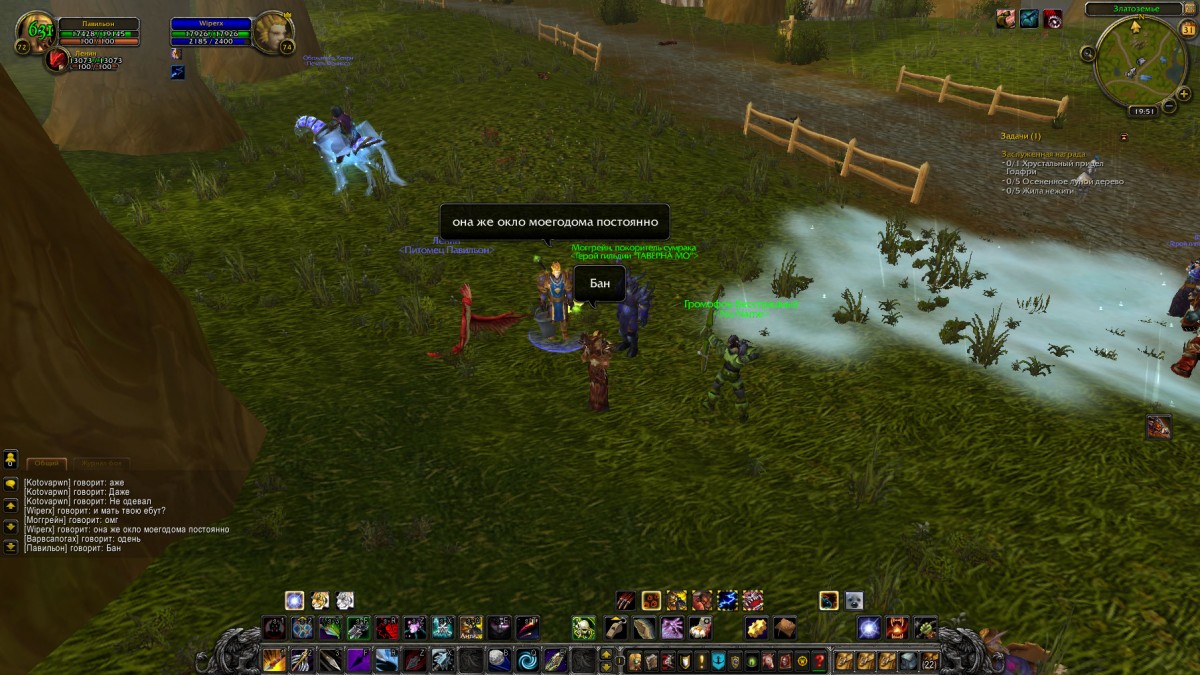This screenshot has width=1200, height=675.
Task: Use the green skull ability icon
Action: (x=583, y=628)
